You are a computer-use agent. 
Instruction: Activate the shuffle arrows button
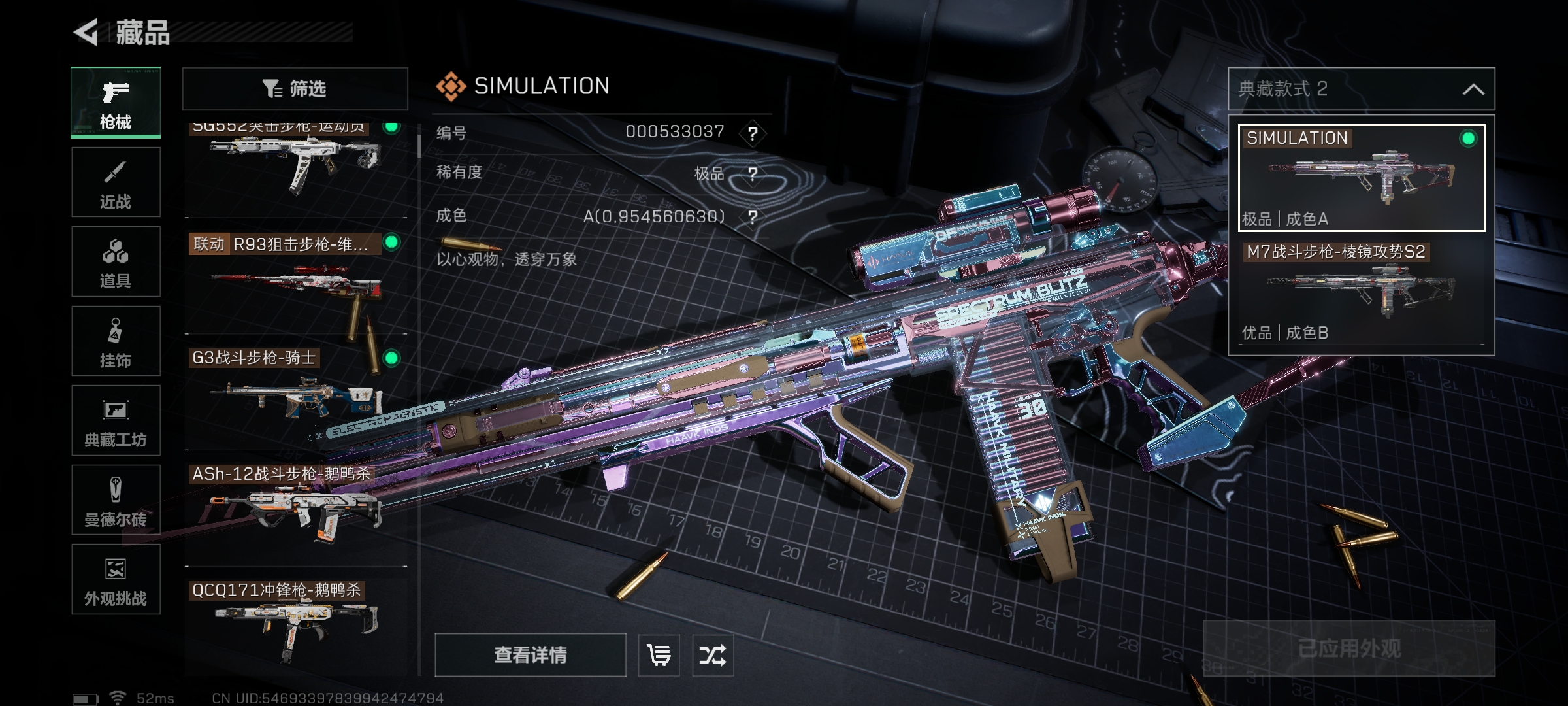pos(712,655)
